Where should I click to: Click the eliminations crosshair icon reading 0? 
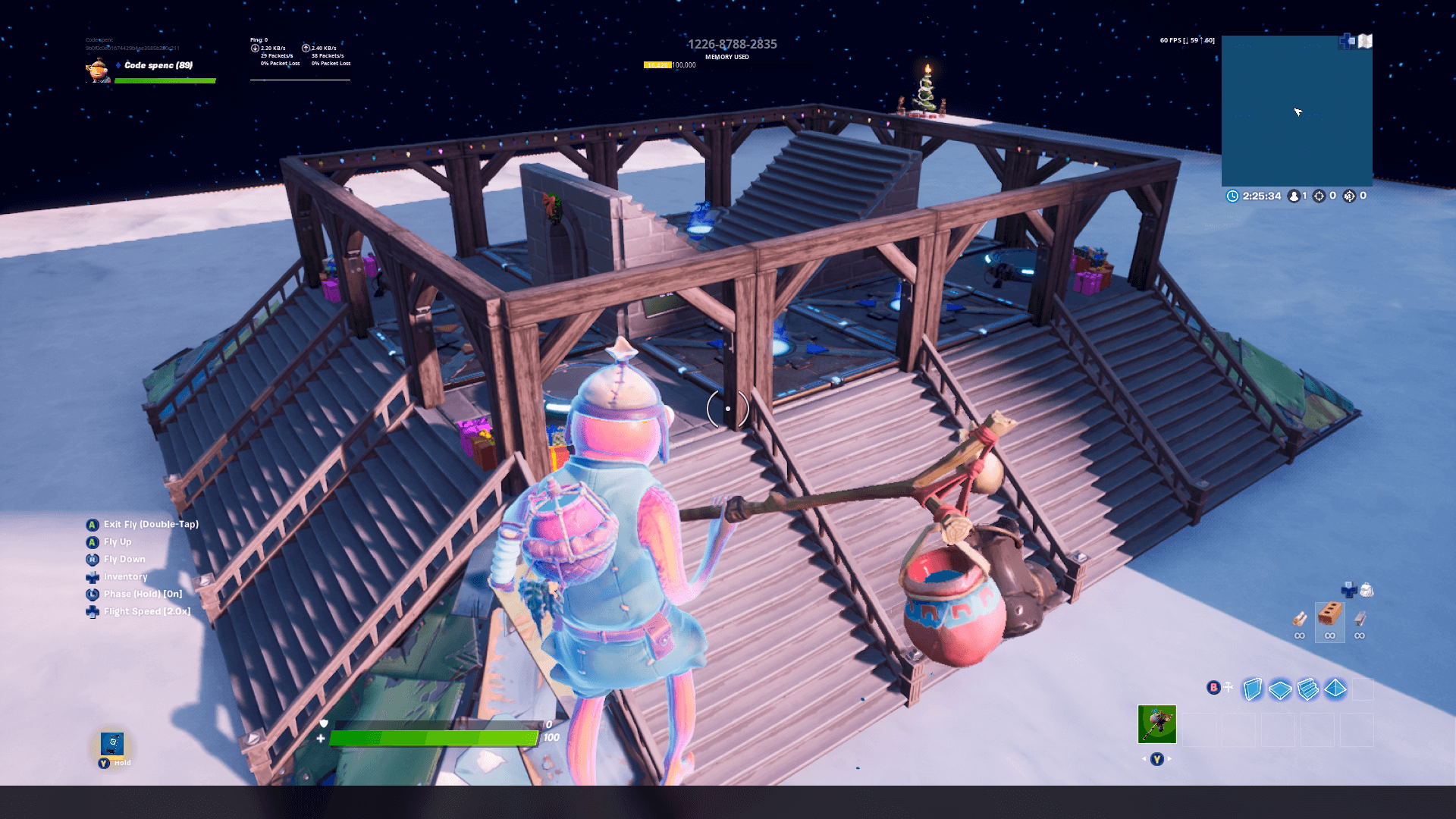1319,196
